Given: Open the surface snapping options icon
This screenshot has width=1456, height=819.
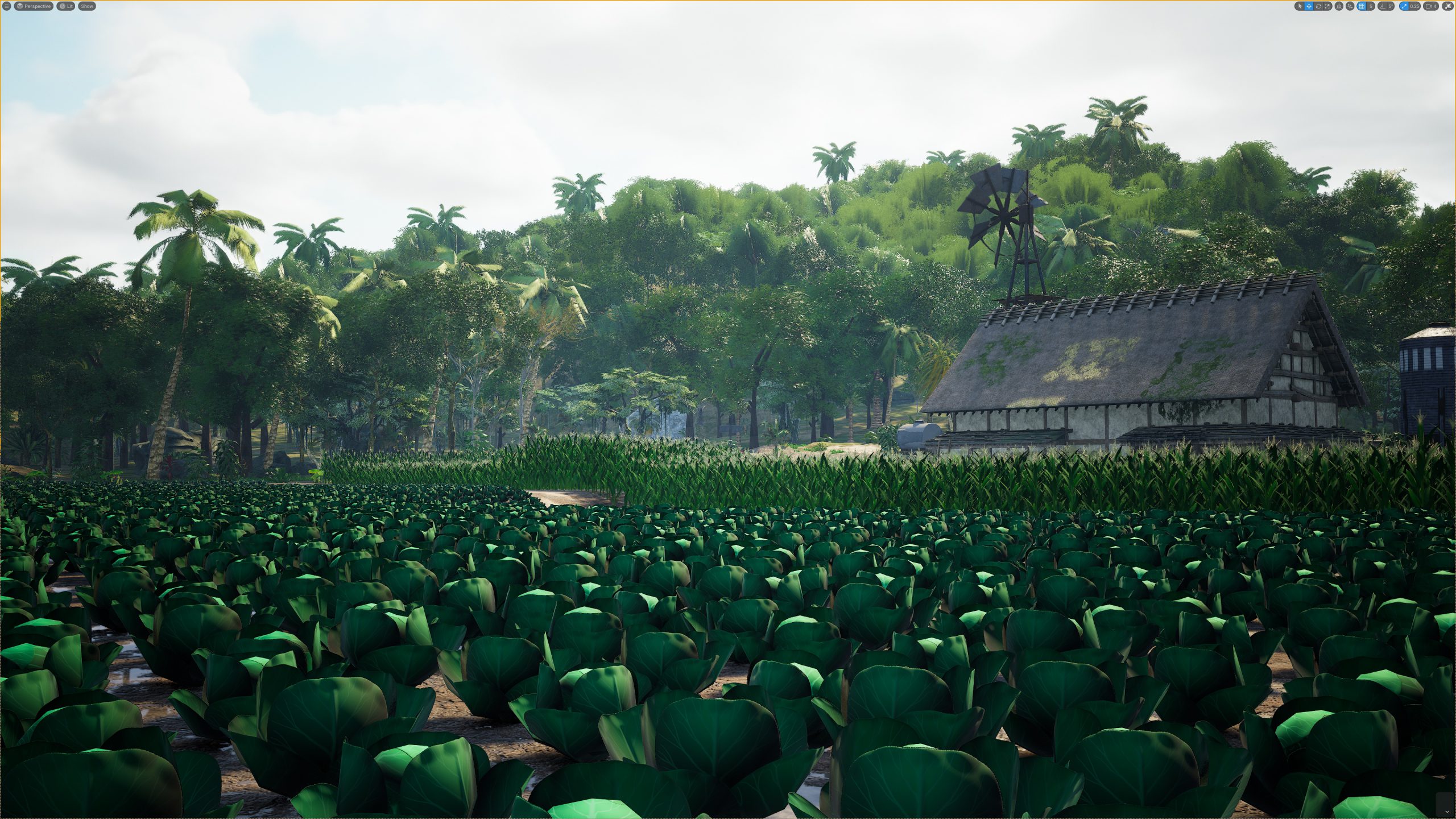Looking at the screenshot, I should point(1349,6).
